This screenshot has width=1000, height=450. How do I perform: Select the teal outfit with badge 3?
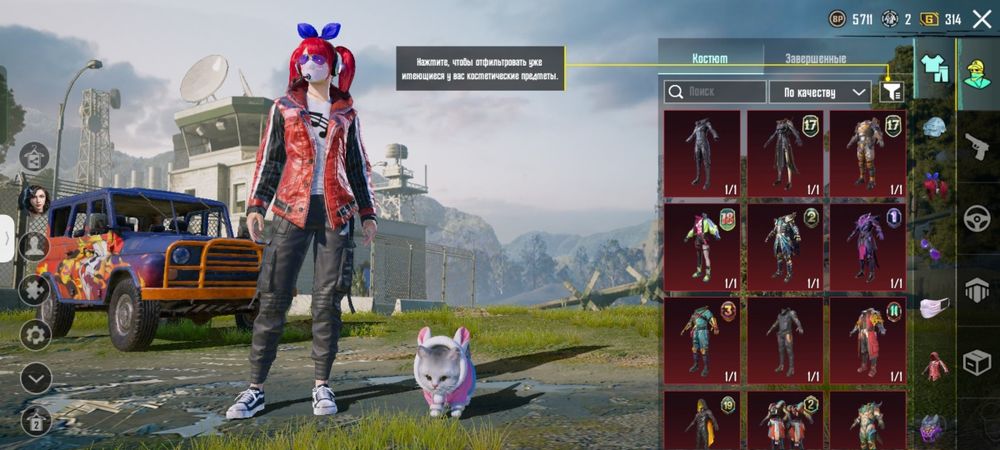[702, 340]
